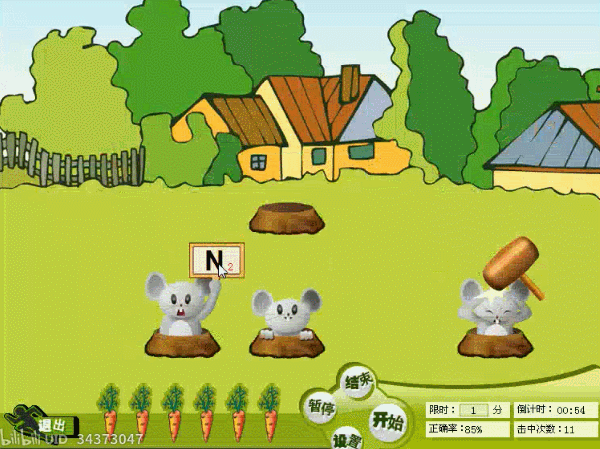End the round with the 结束 button

click(358, 381)
